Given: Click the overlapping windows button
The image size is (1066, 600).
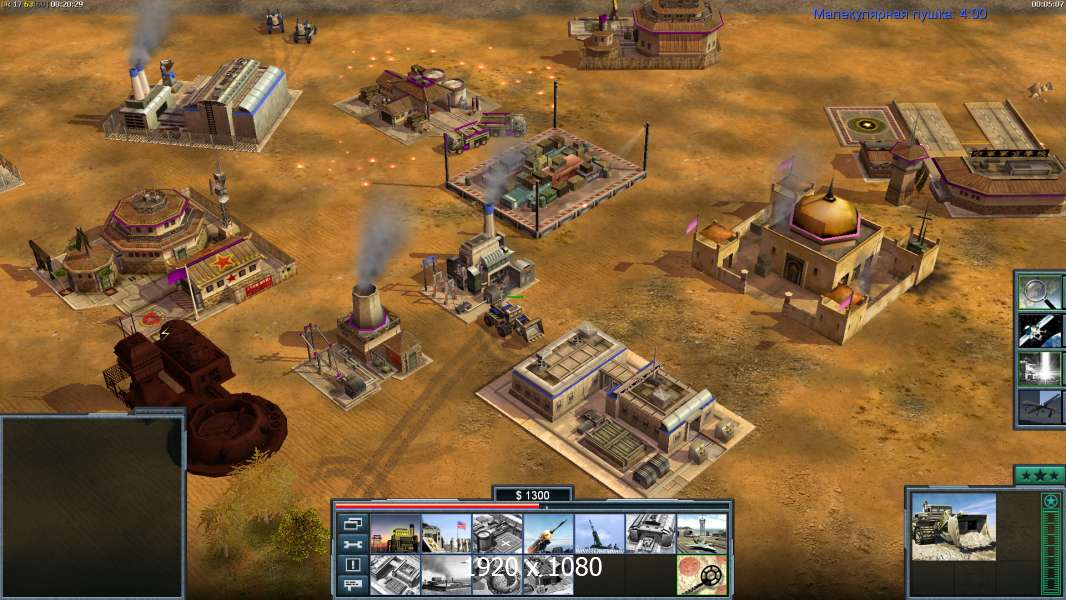Looking at the screenshot, I should [352, 523].
